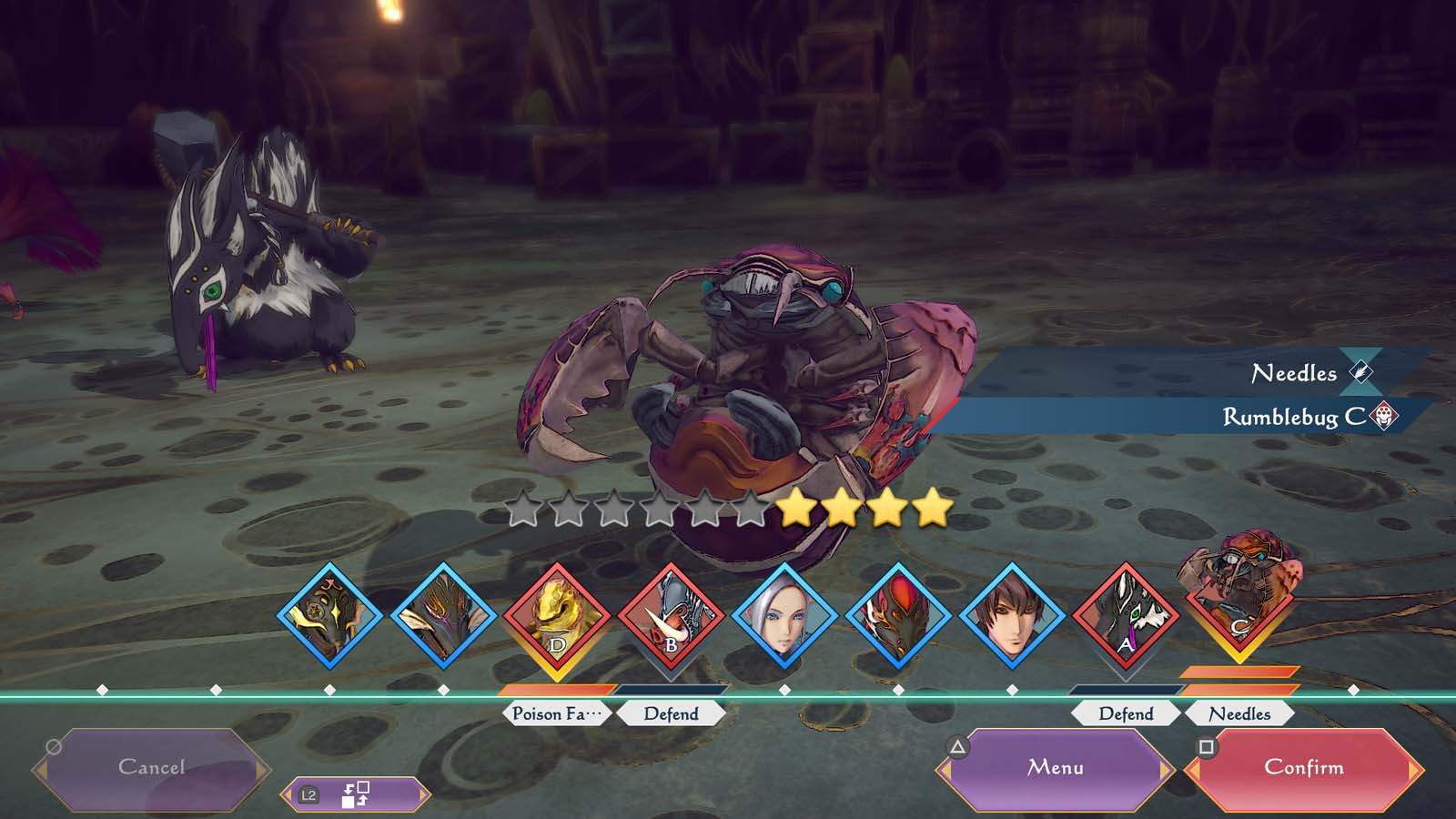Pick enemy D's golden turn portrait
Viewport: 1456px width, 819px height.
point(557,617)
